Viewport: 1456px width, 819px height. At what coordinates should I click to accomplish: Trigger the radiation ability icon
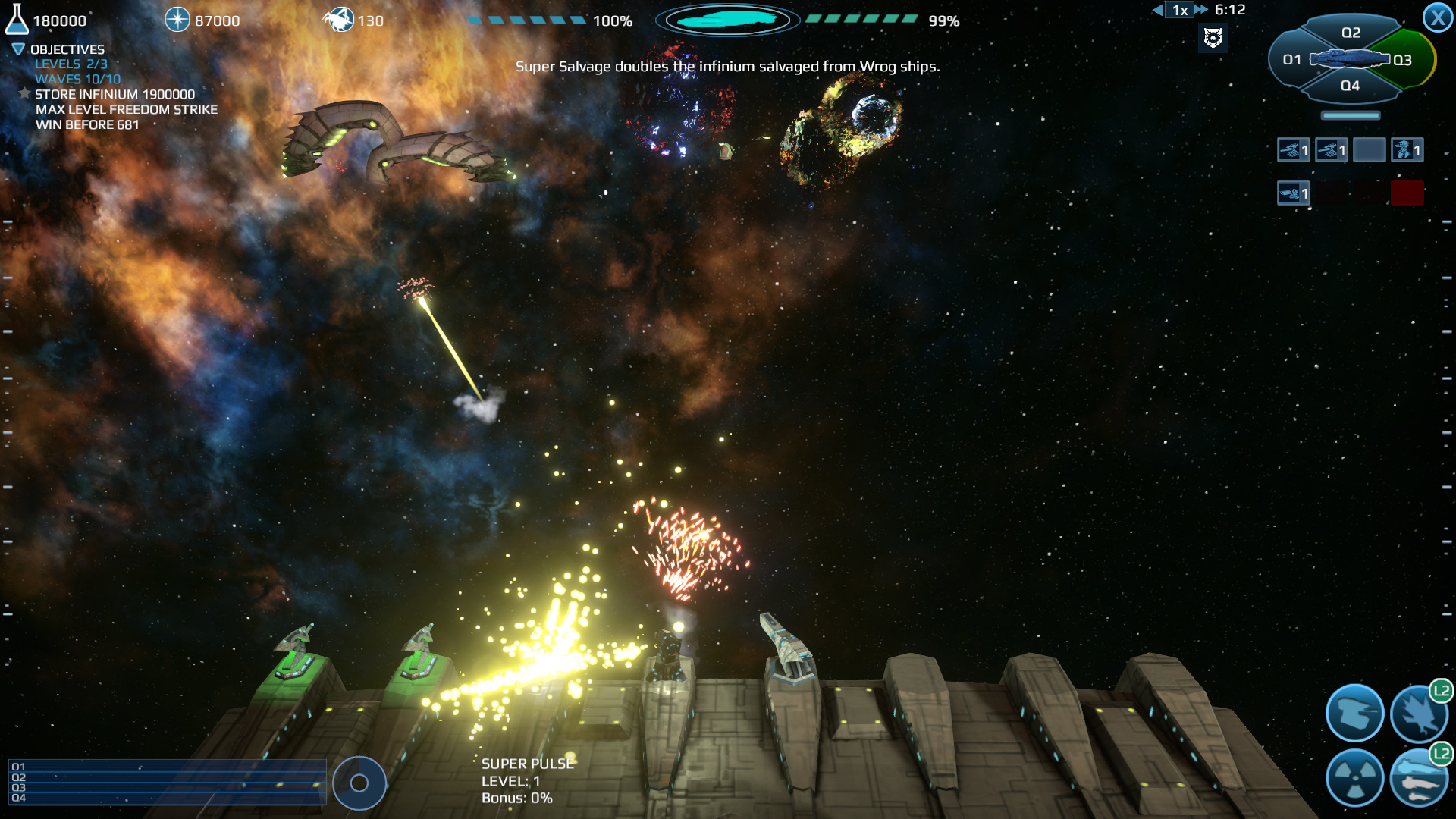[1354, 777]
